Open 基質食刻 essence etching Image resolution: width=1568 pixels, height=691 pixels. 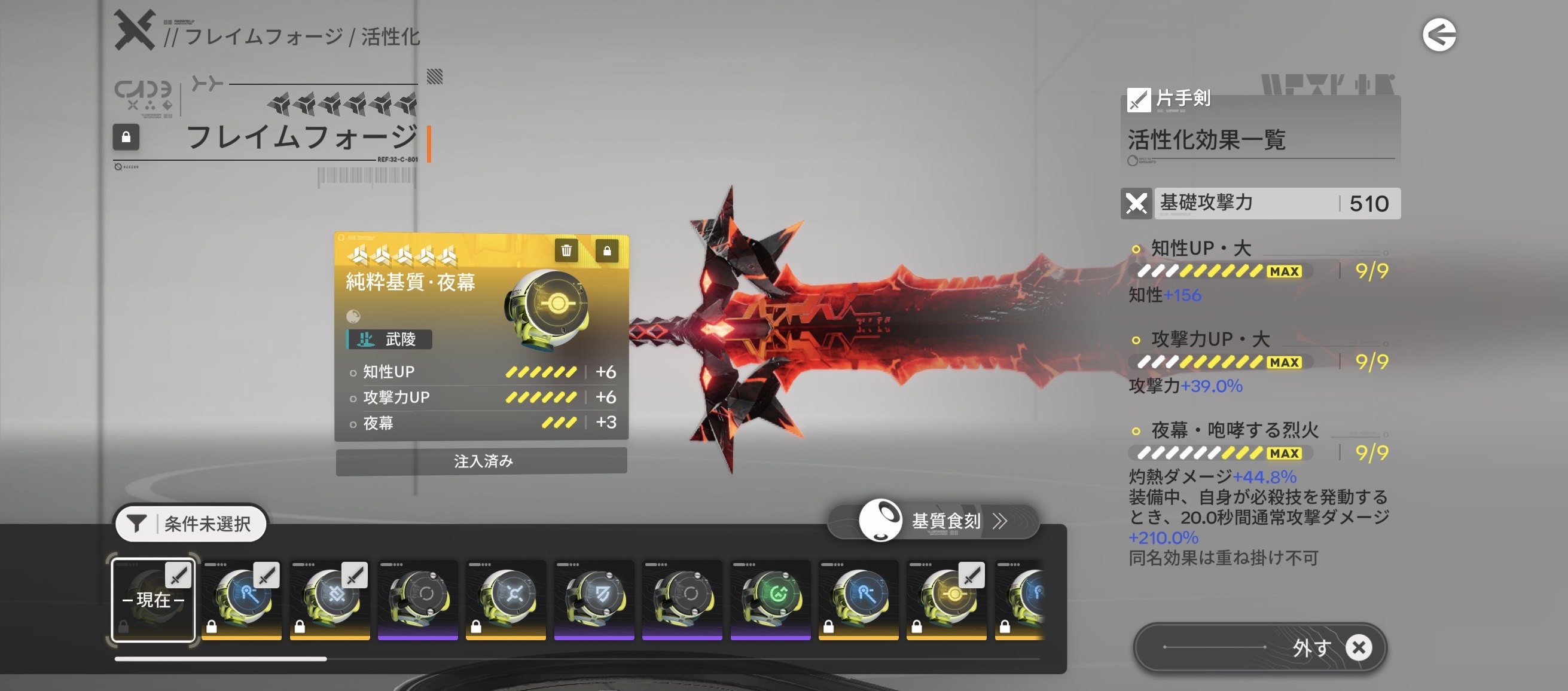pyautogui.click(x=934, y=521)
